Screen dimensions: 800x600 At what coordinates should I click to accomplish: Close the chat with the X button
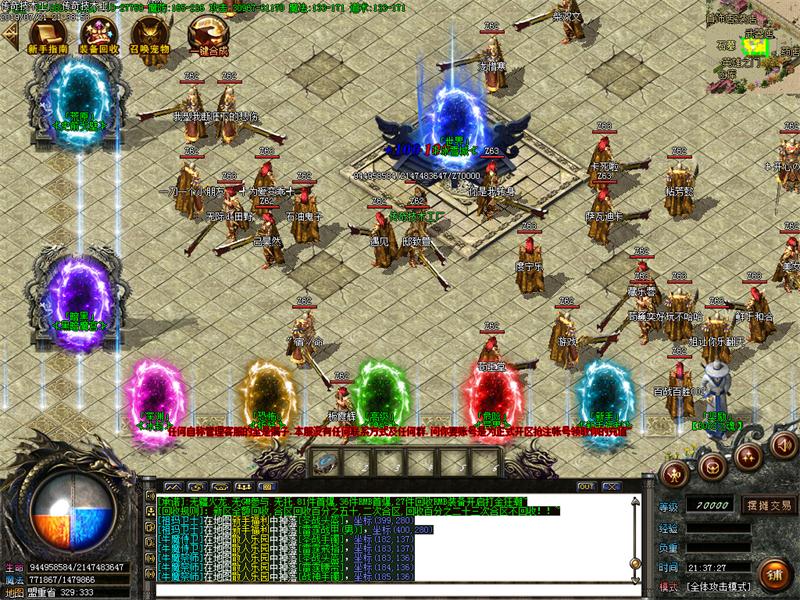[610, 486]
